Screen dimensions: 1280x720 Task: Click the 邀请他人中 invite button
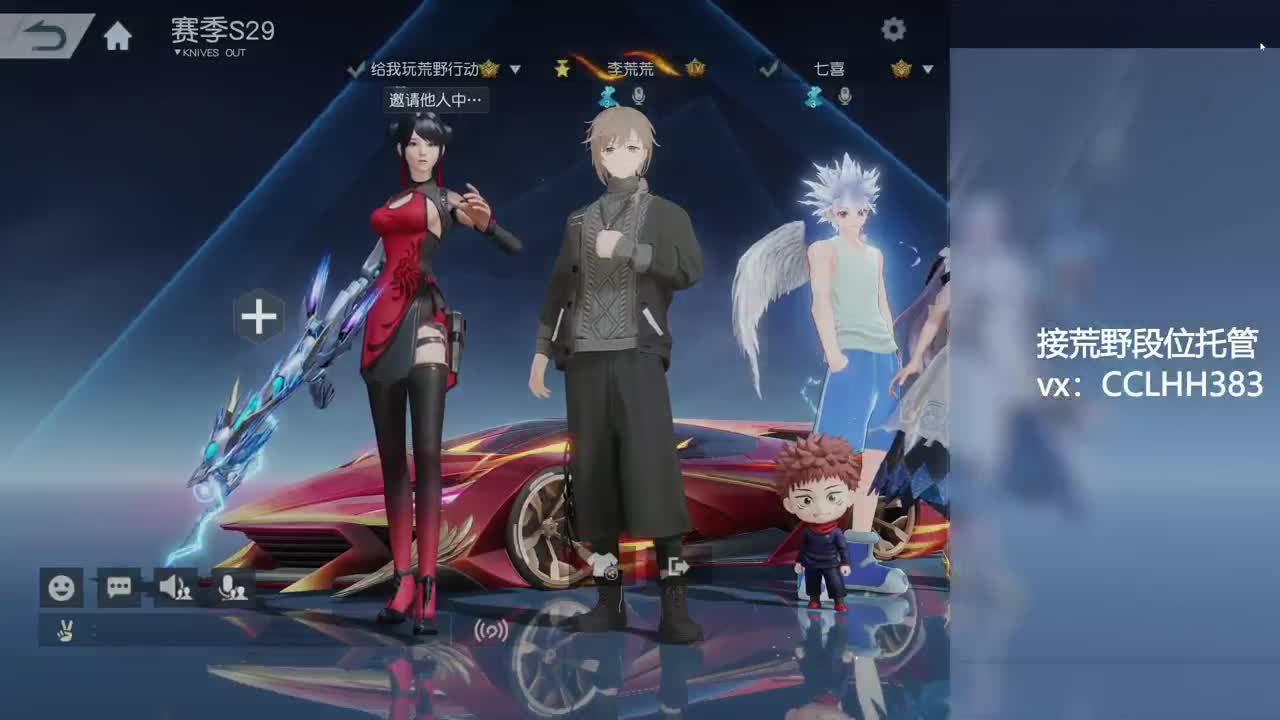pos(435,100)
